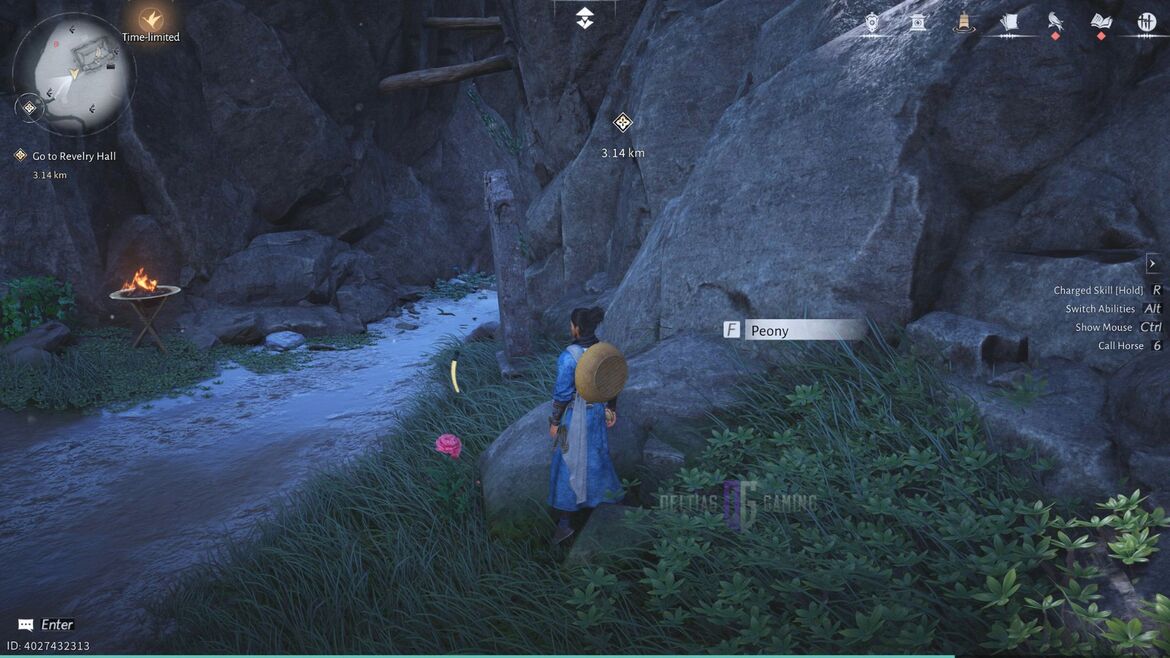Open the chat box labeled Enter
This screenshot has height=658, width=1170.
pyautogui.click(x=46, y=625)
